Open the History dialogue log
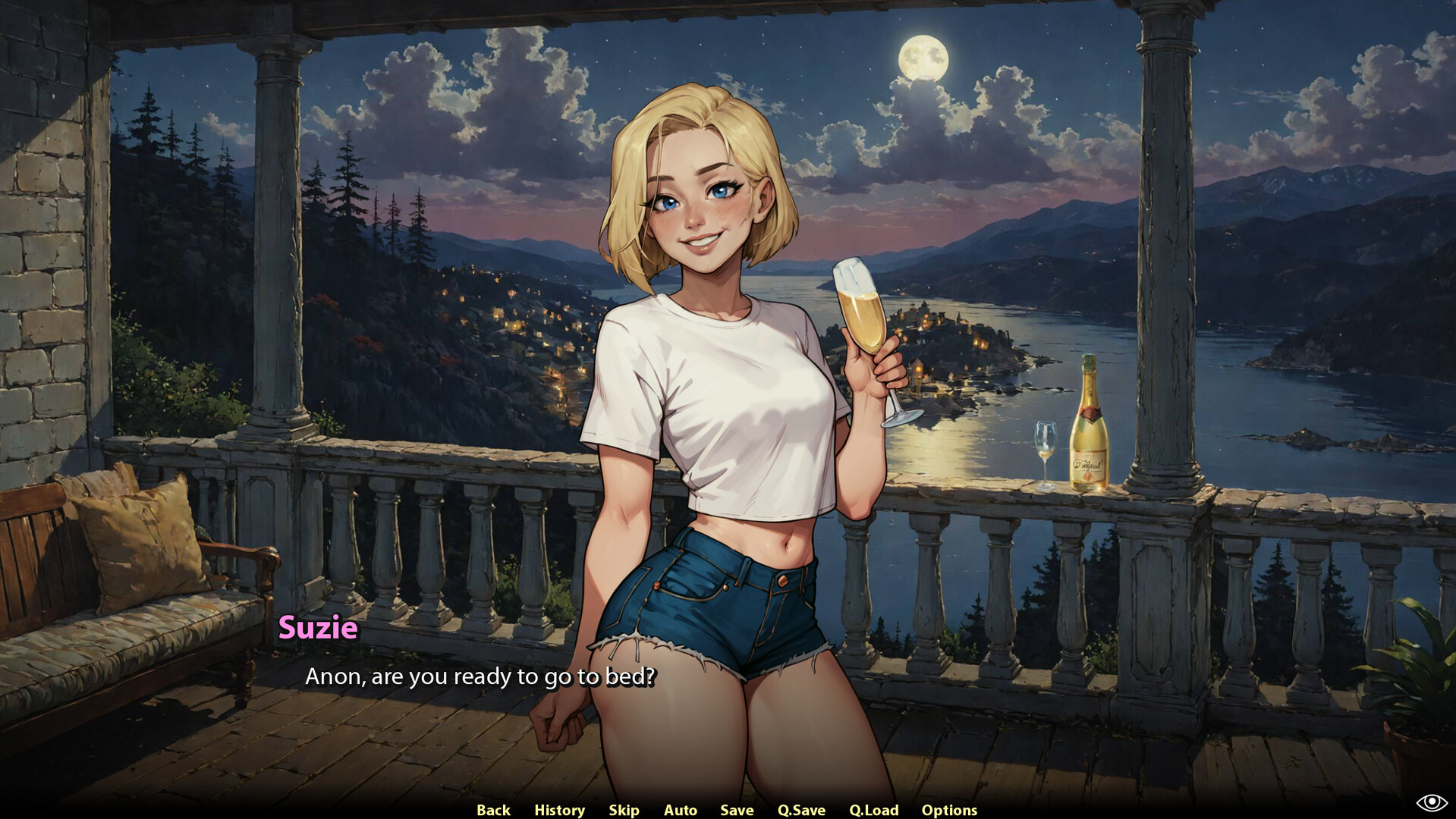 559,809
